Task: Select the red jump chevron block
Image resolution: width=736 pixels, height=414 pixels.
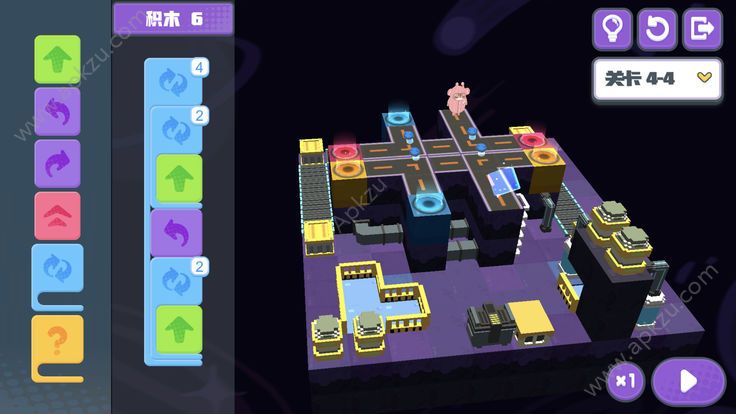Action: pos(57,215)
